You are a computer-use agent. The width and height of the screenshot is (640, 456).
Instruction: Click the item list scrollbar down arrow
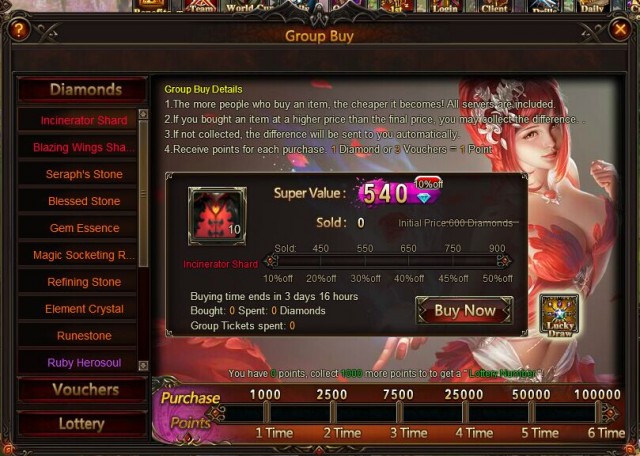click(x=143, y=366)
